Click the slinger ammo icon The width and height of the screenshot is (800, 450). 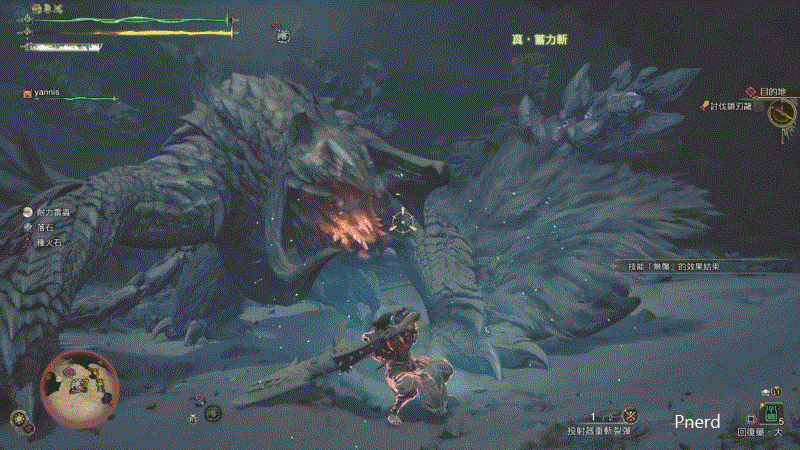click(x=631, y=415)
